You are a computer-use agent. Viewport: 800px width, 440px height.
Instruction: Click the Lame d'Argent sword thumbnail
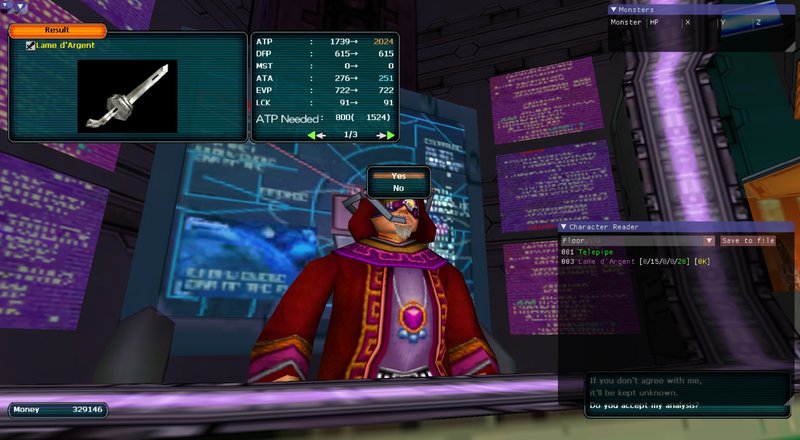click(127, 97)
